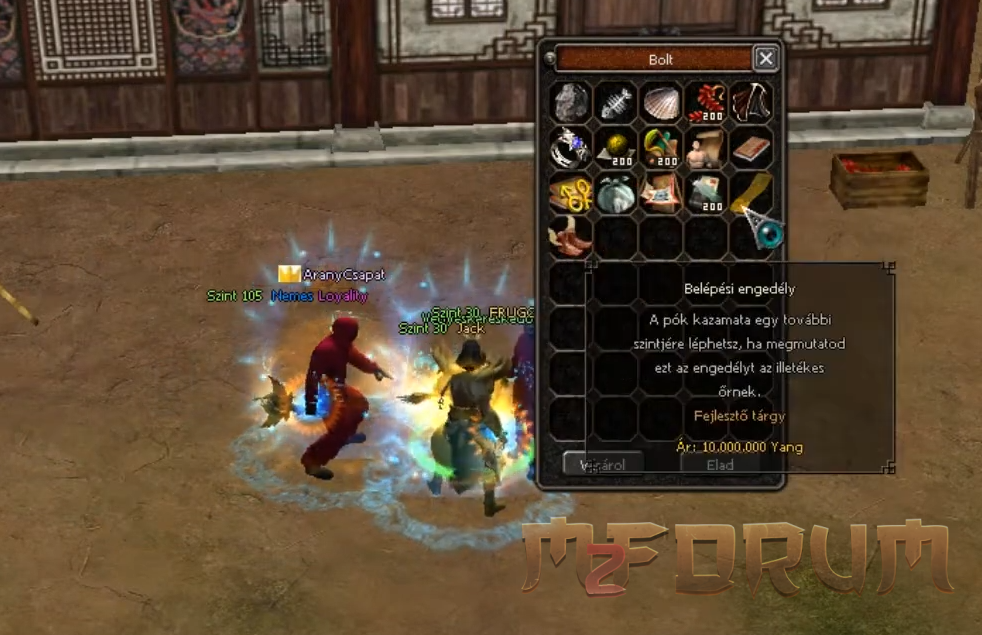This screenshot has height=635, width=982.
Task: Choose the dark bow item
Action: pos(750,103)
